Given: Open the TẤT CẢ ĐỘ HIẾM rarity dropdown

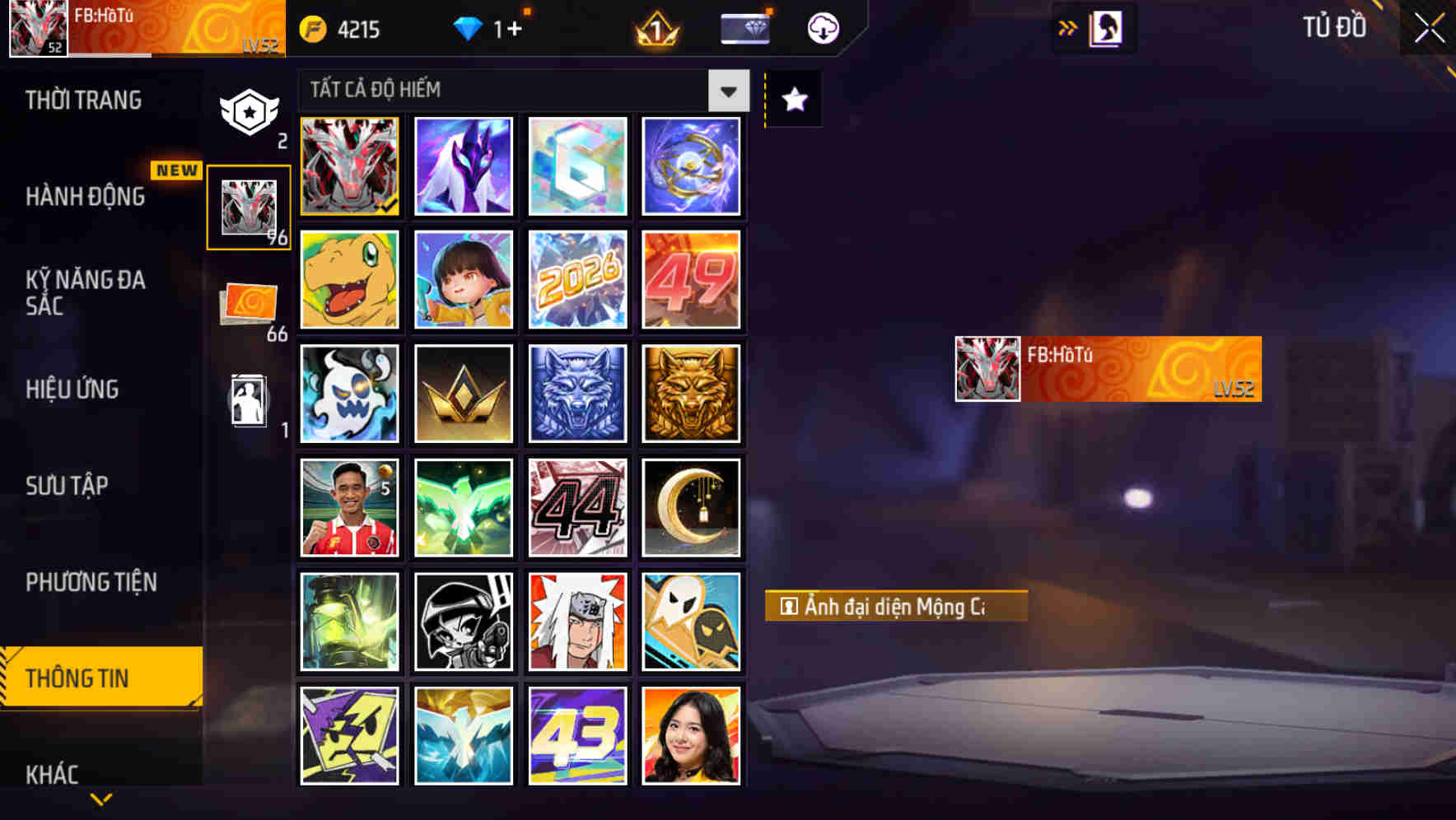Looking at the screenshot, I should (511, 91).
